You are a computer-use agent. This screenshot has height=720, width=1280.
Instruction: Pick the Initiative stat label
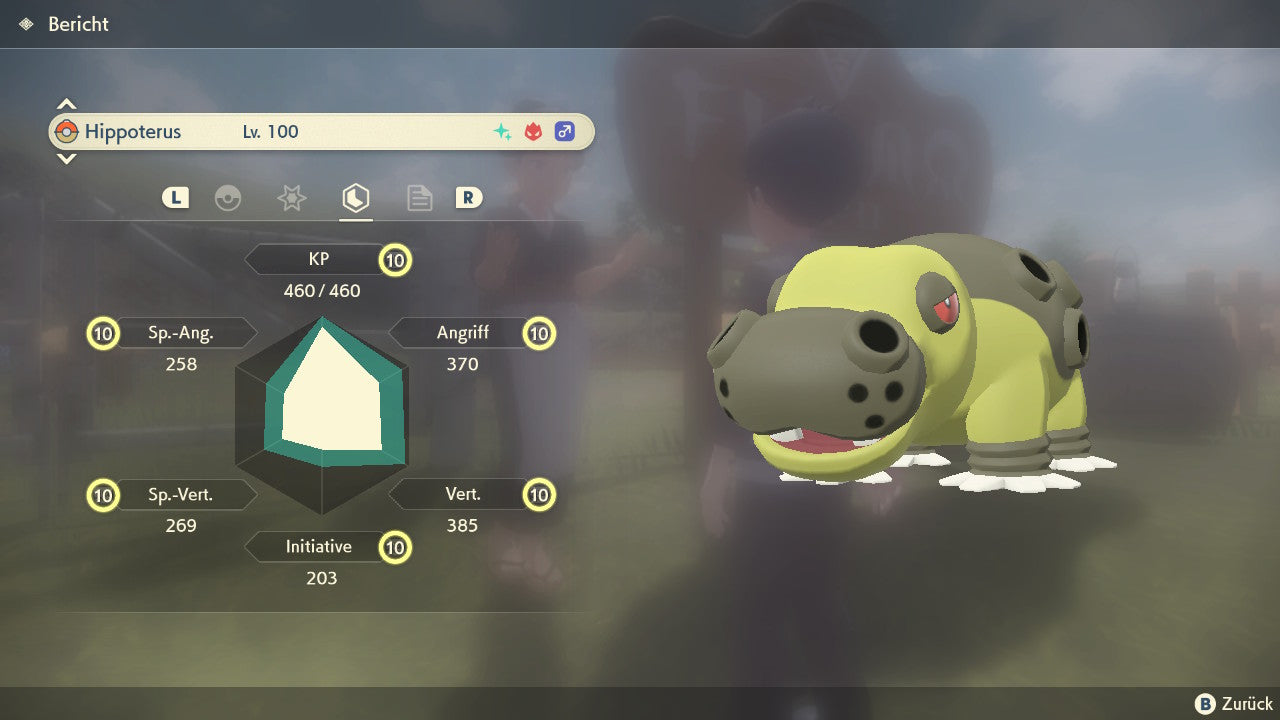point(318,547)
